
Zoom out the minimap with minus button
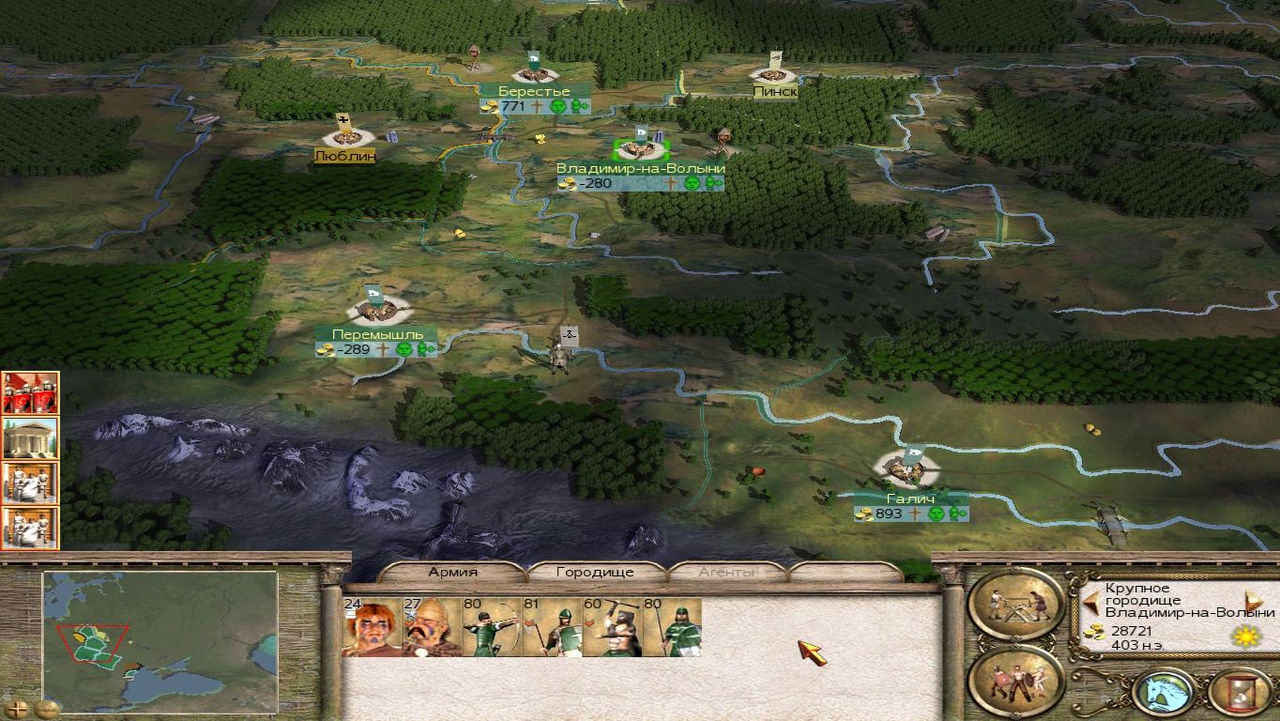pyautogui.click(x=47, y=709)
